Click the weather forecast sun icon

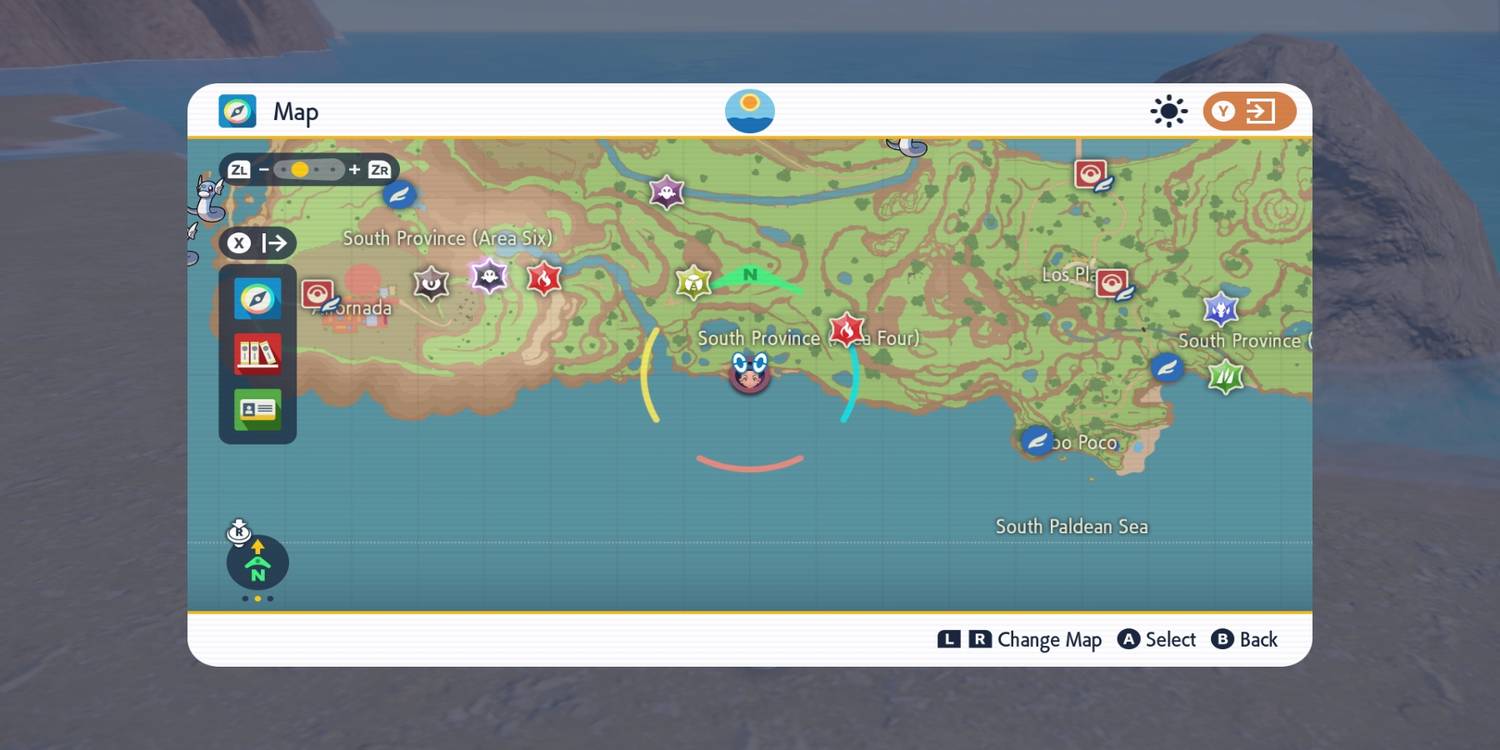(1168, 111)
